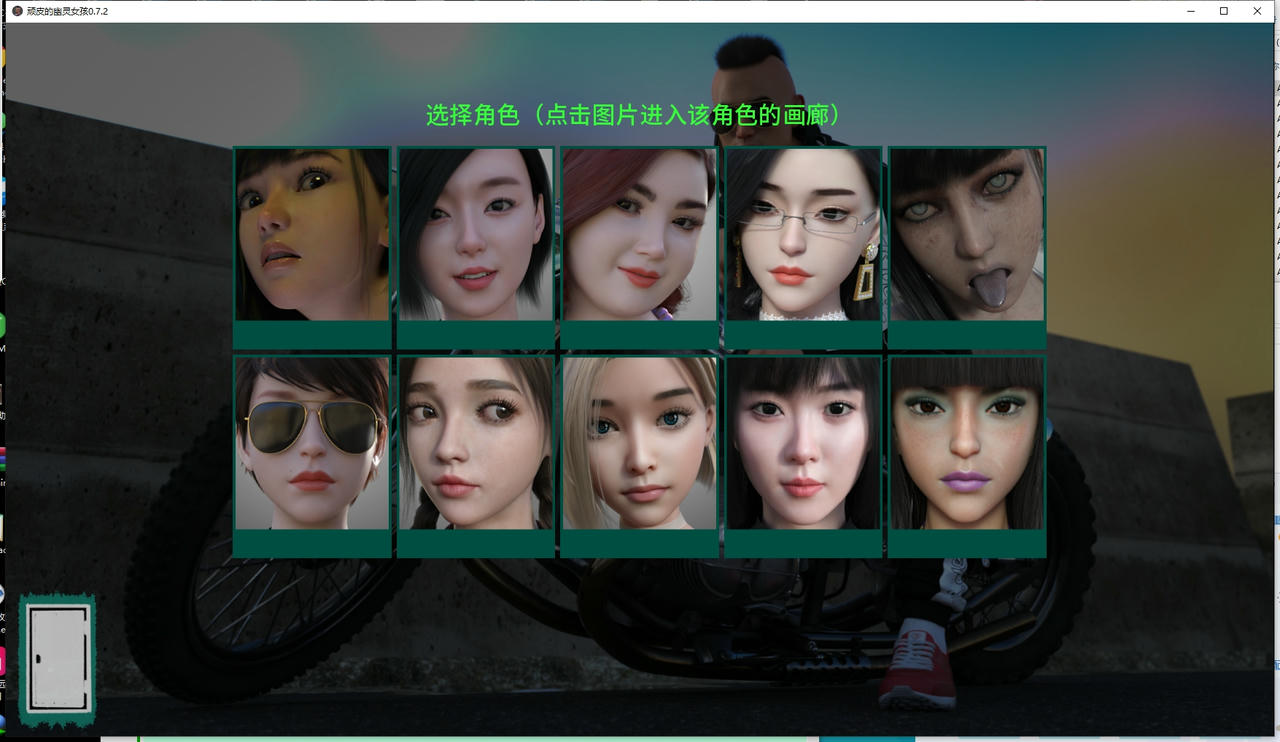The image size is (1280, 742).
Task: Select the red-haired smiling girl's portrait
Action: (640, 235)
